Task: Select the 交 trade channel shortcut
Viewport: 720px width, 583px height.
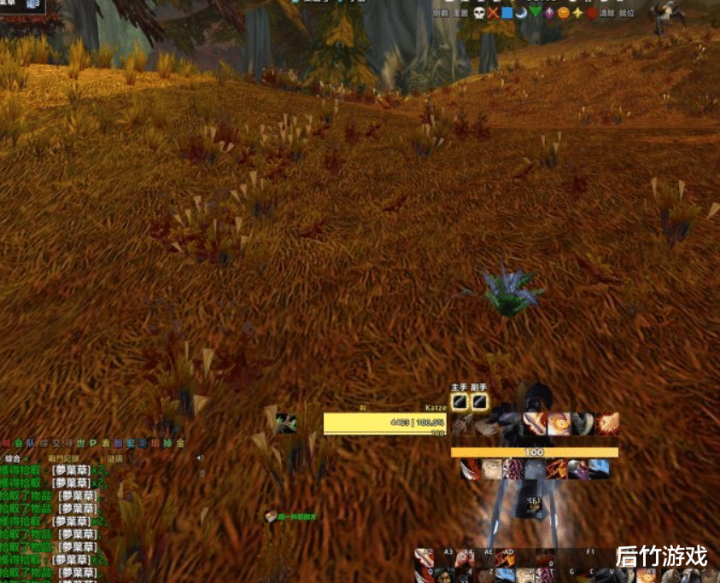Action: click(x=55, y=442)
